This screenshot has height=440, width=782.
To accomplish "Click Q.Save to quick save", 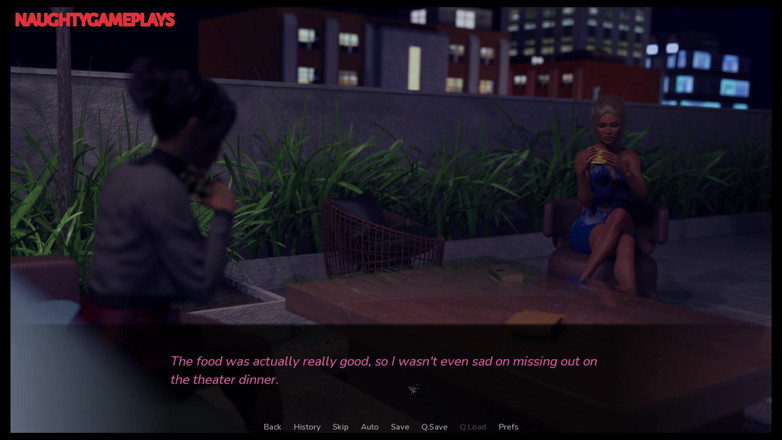I will point(434,427).
